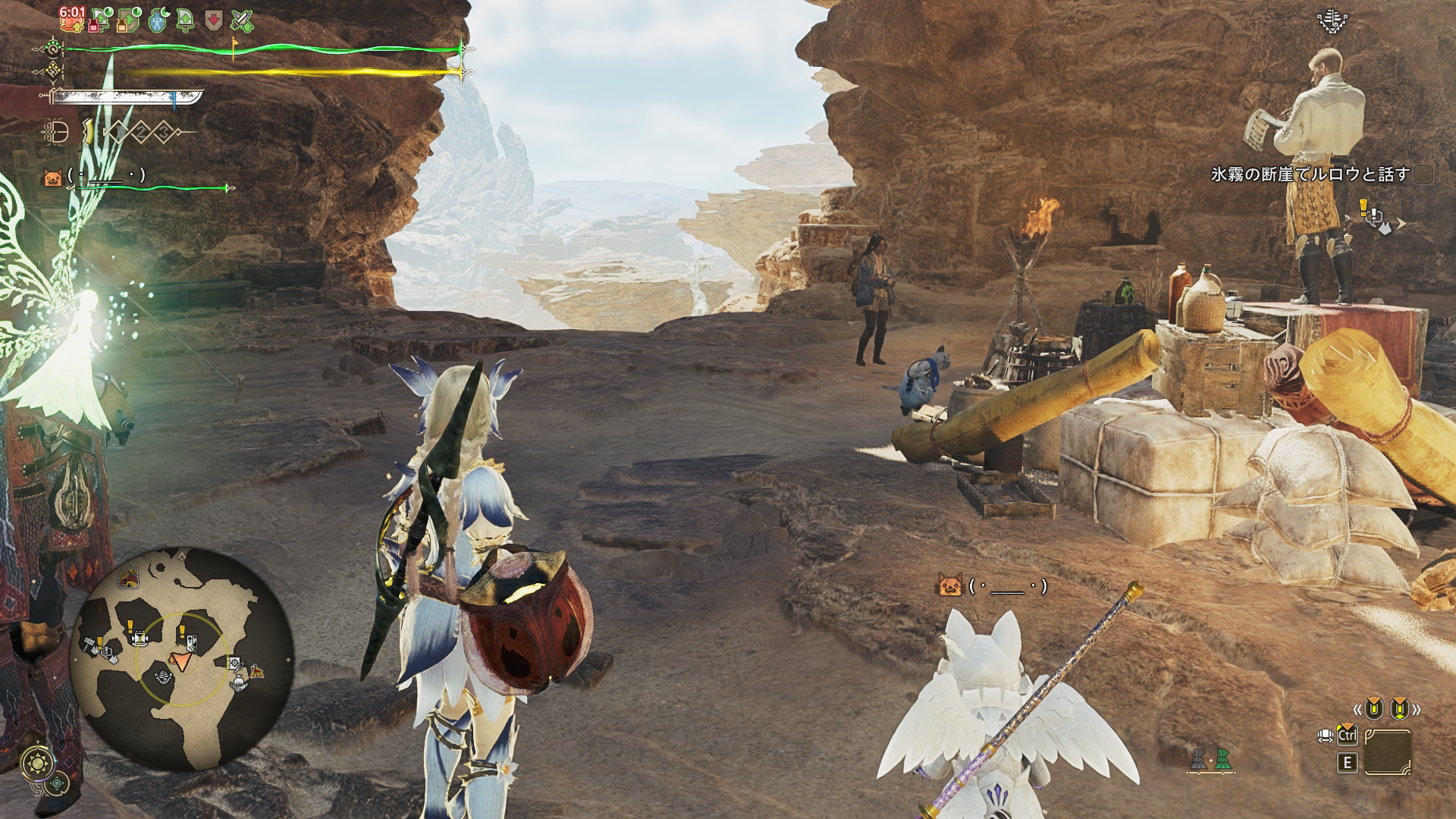Click the sun time-of-day indicator
1456x819 pixels.
(38, 761)
